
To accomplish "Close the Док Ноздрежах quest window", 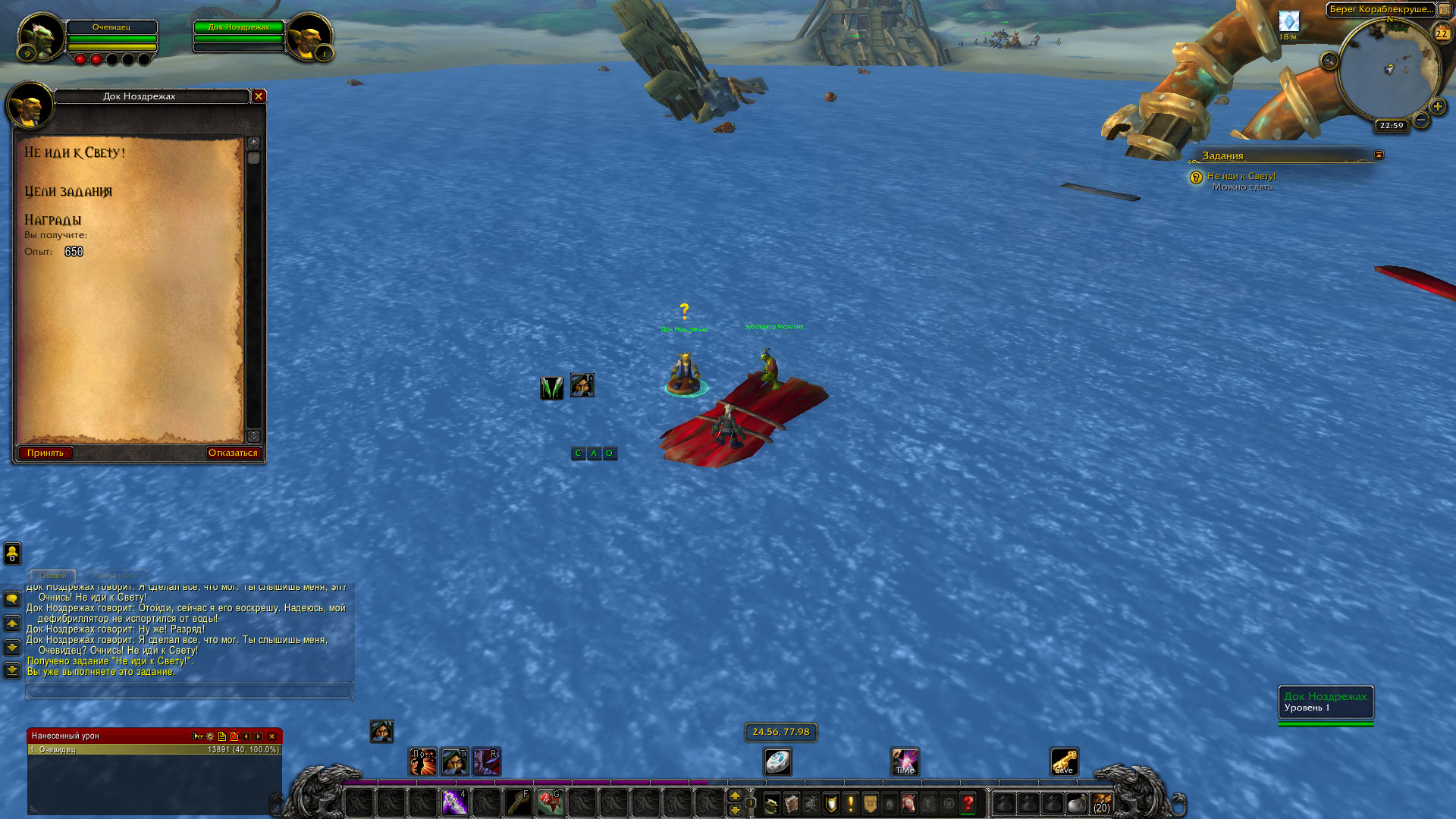I will pos(259,96).
